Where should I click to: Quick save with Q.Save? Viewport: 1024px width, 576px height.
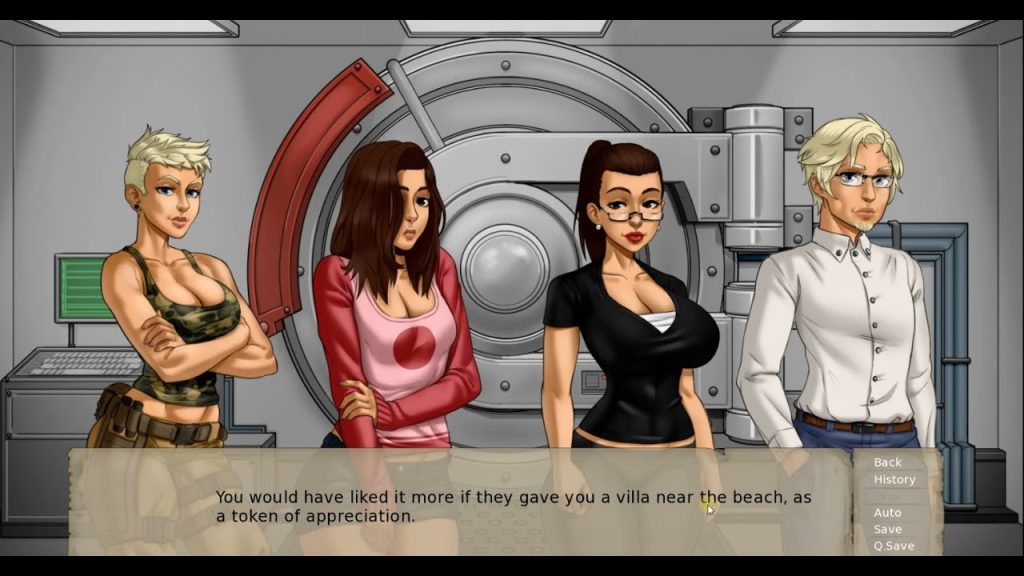point(893,546)
